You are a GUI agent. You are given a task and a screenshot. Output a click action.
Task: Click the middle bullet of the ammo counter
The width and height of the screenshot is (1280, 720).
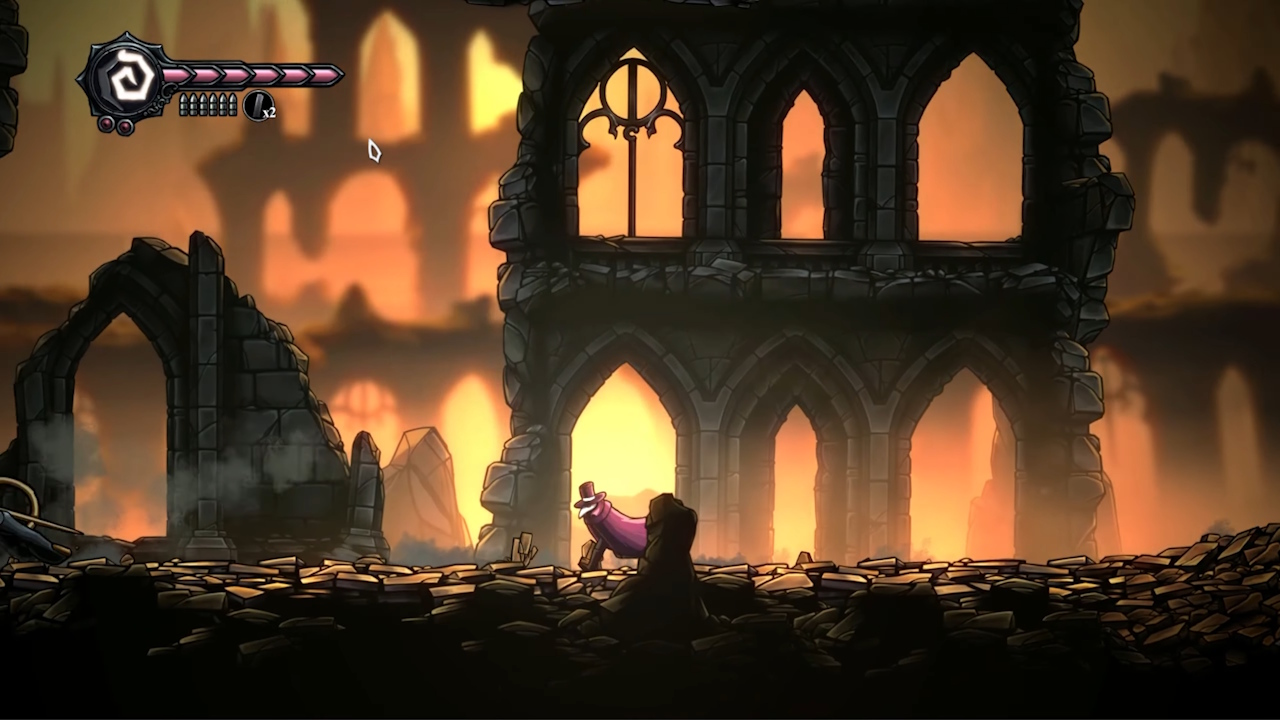209,104
